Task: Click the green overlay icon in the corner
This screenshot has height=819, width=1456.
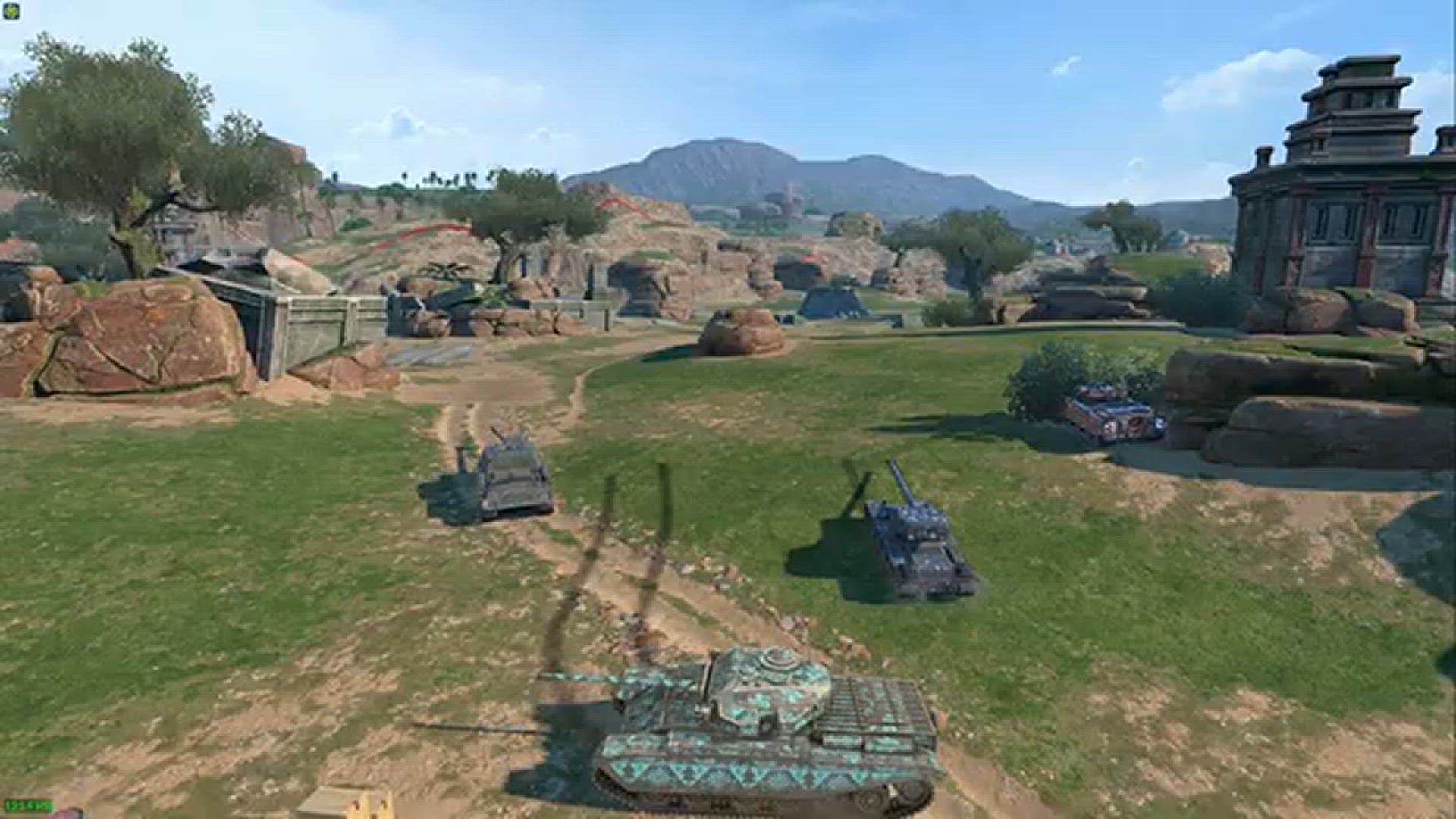Action: [x=11, y=11]
